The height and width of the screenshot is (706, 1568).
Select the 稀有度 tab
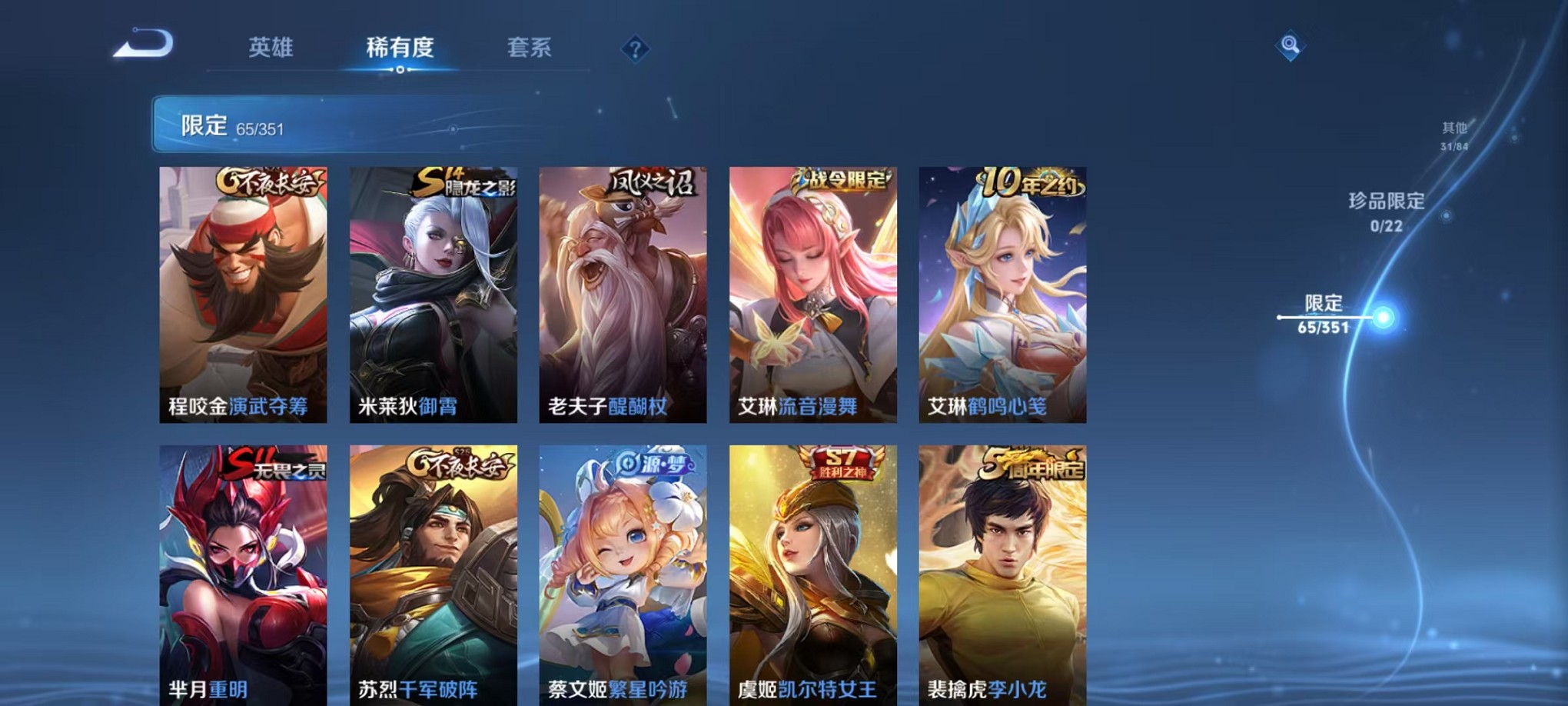coord(399,46)
